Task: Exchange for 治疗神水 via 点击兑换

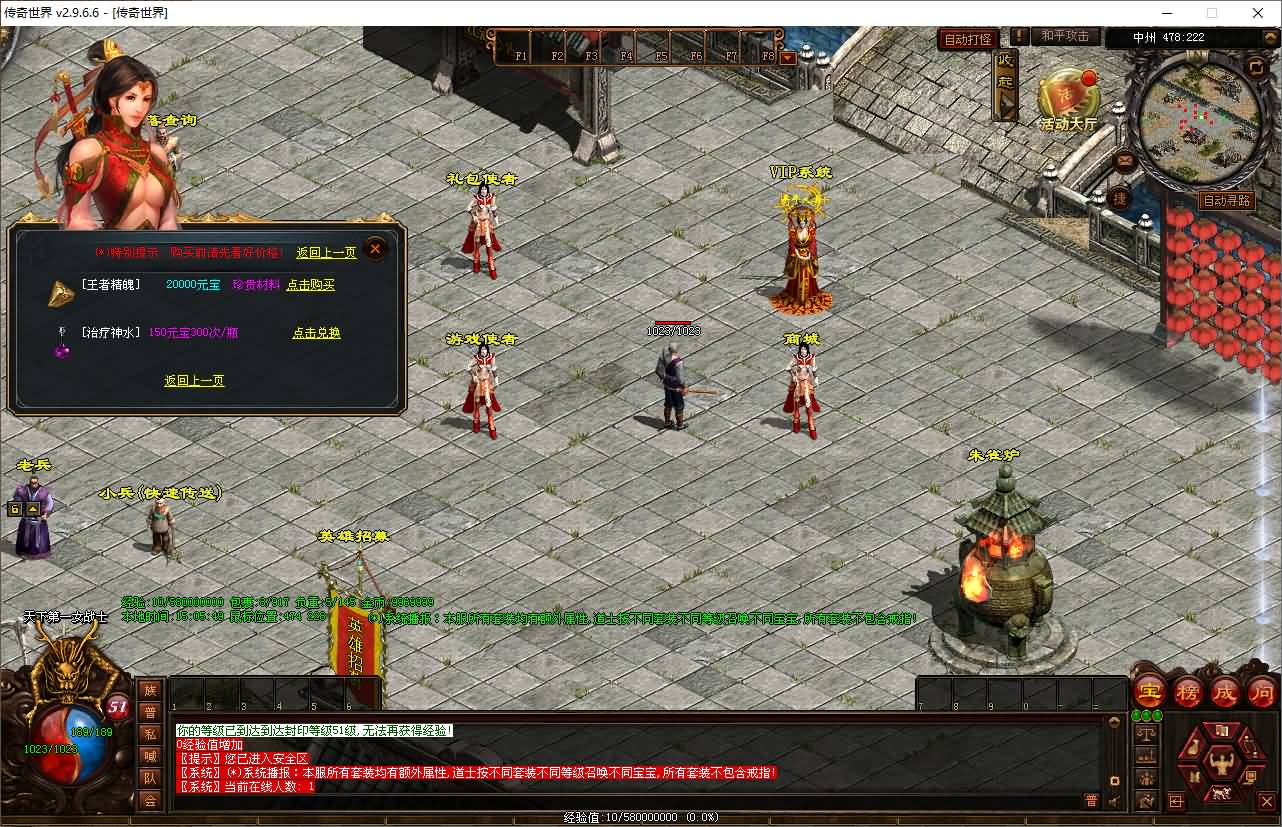Action: click(316, 333)
